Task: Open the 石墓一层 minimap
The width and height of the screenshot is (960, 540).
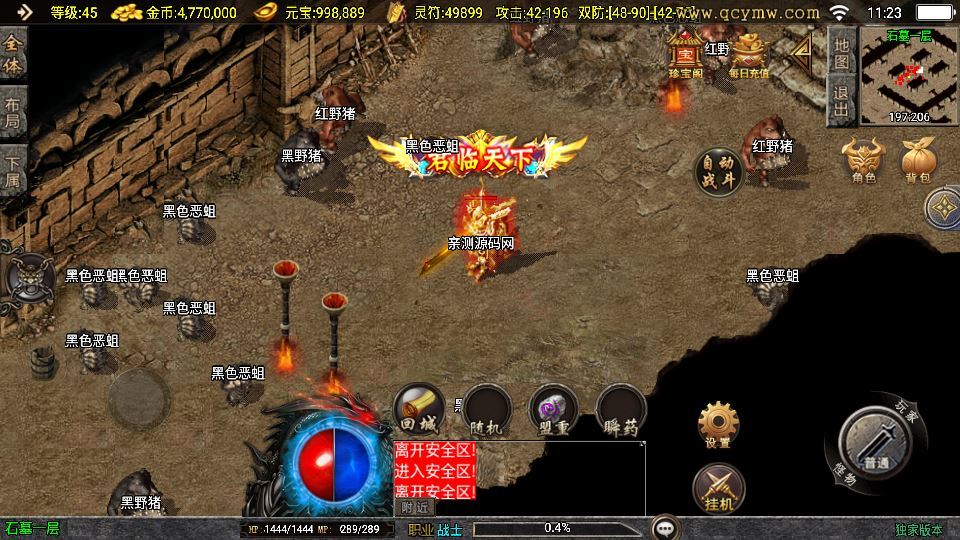Action: tap(908, 76)
